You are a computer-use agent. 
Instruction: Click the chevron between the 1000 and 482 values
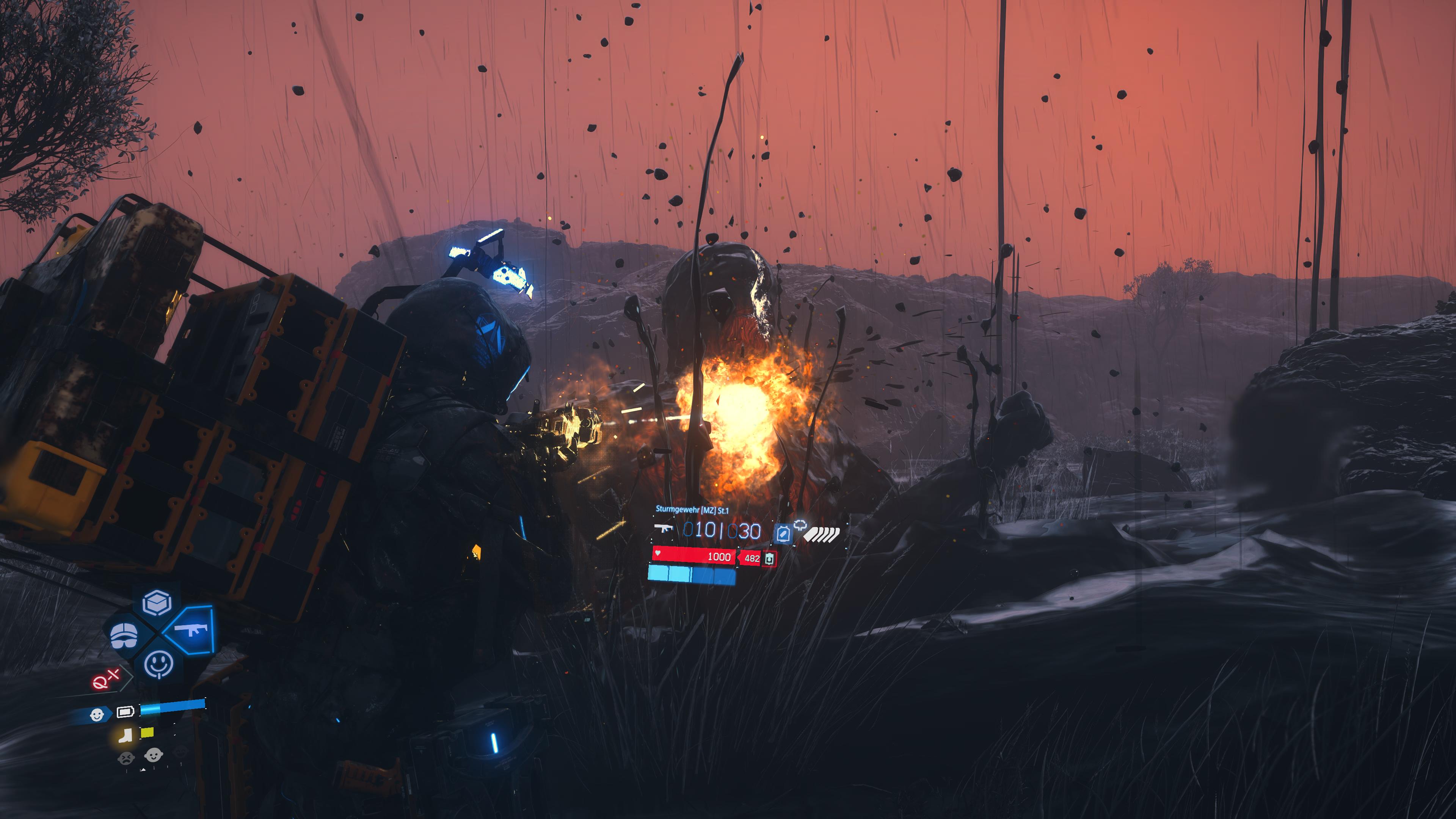pos(739,558)
